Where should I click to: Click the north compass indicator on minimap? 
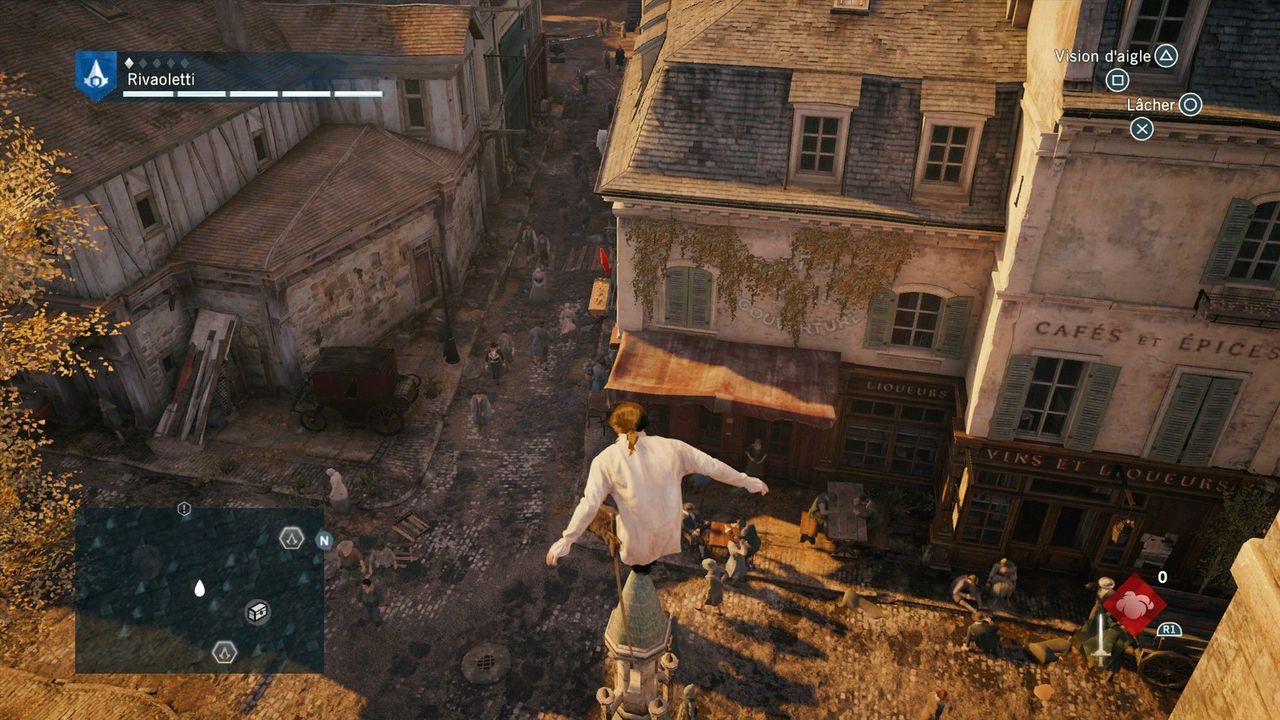(x=323, y=540)
